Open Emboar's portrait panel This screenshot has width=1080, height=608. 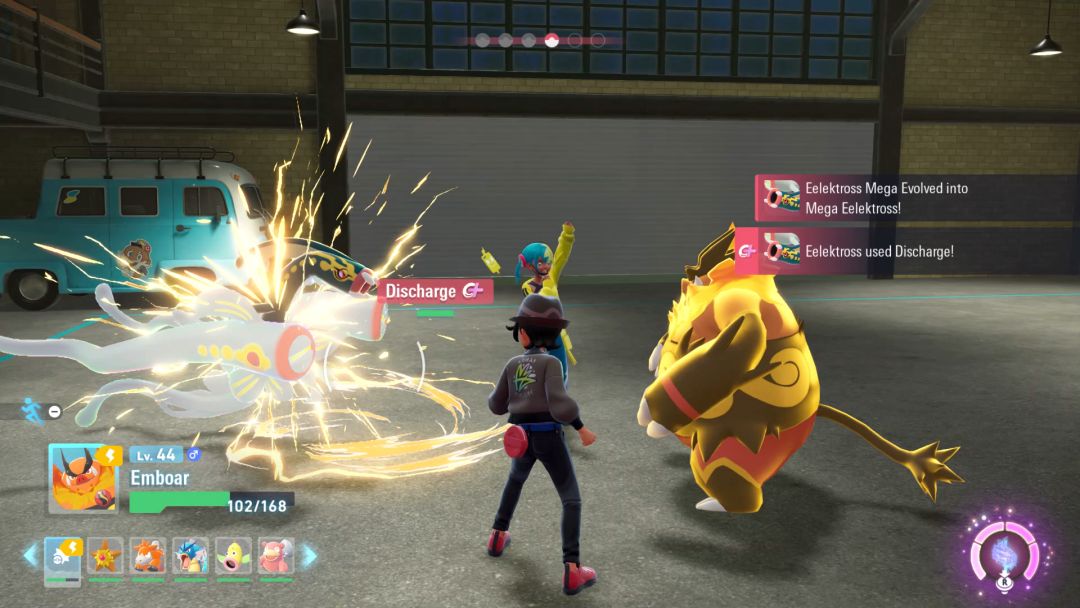83,479
